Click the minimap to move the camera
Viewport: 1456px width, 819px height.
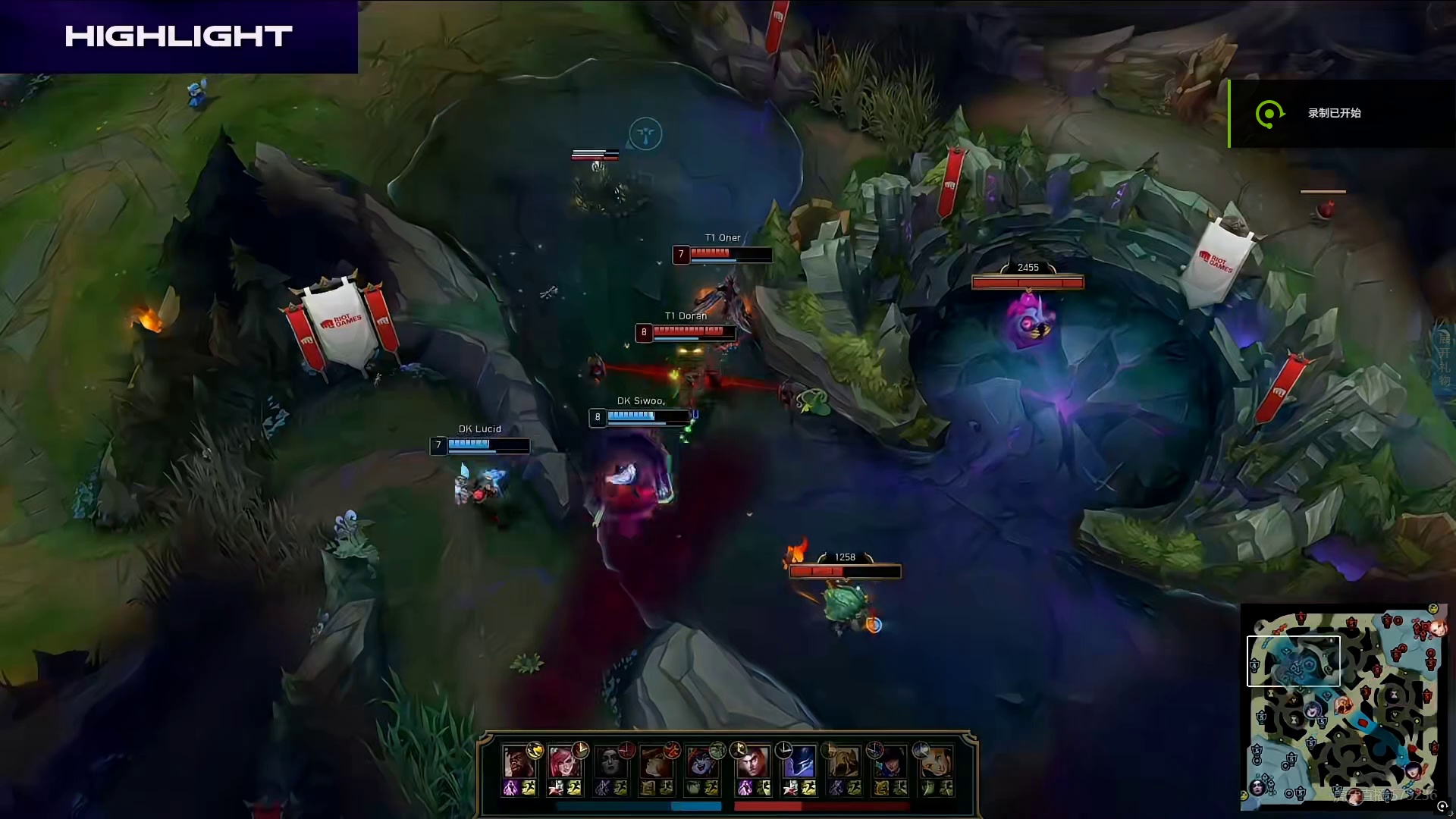[1342, 705]
